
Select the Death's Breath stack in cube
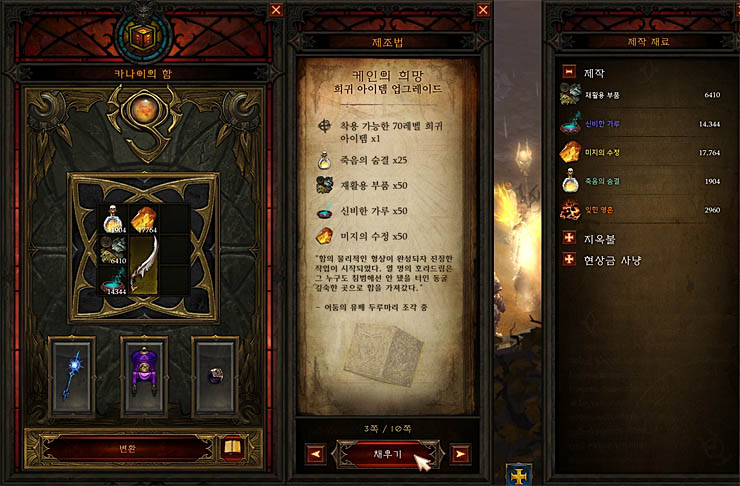click(x=113, y=220)
